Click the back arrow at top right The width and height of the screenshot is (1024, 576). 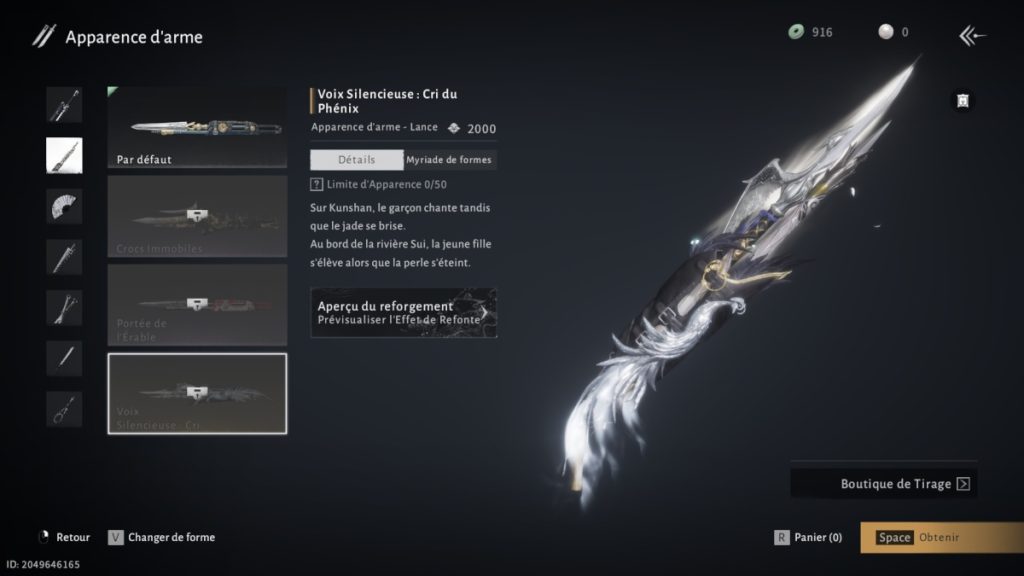coord(972,36)
